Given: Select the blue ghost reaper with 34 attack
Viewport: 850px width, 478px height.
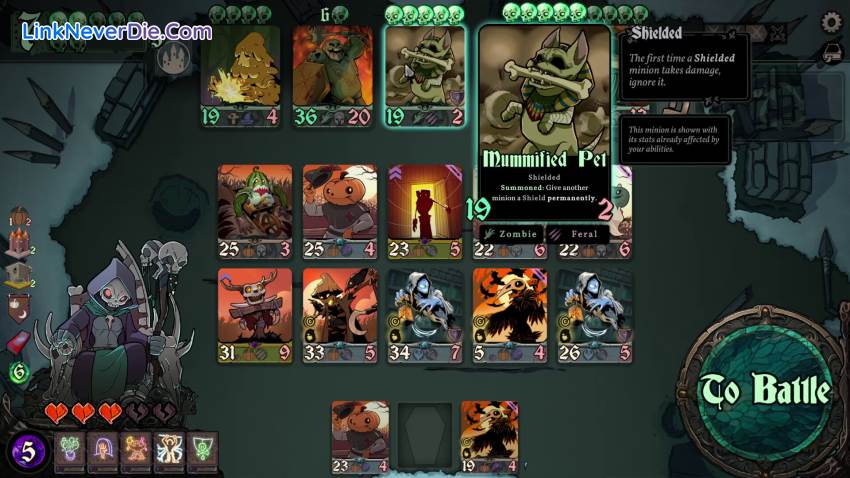Looking at the screenshot, I should [x=425, y=314].
